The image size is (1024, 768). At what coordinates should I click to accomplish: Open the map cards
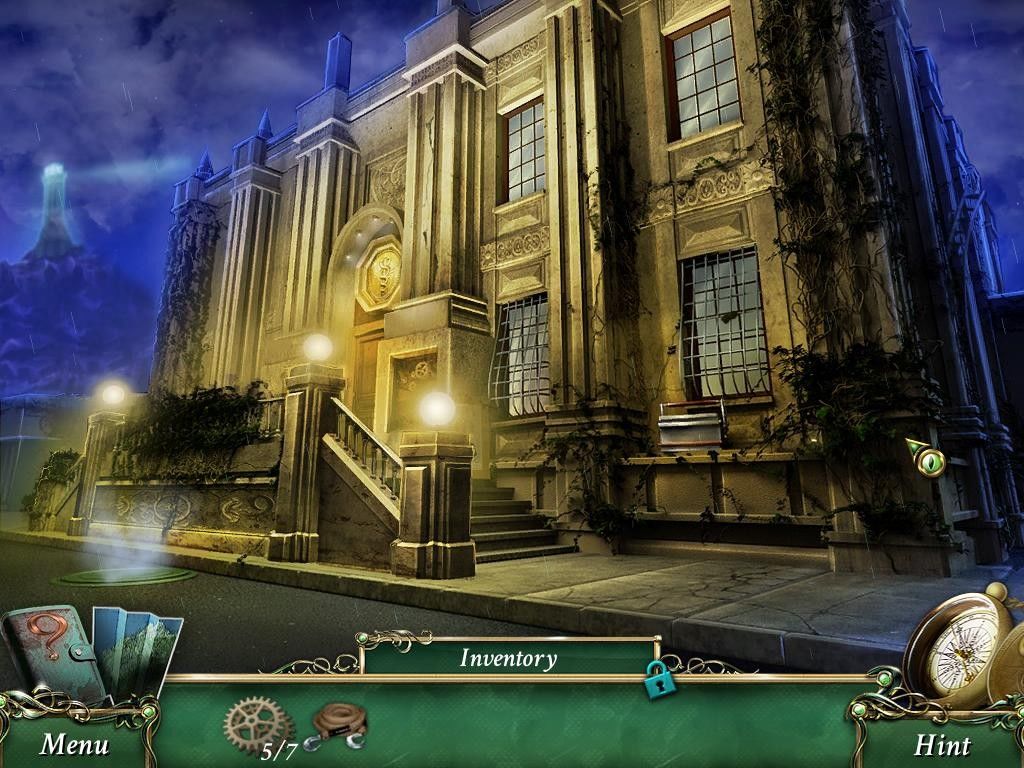(140, 648)
